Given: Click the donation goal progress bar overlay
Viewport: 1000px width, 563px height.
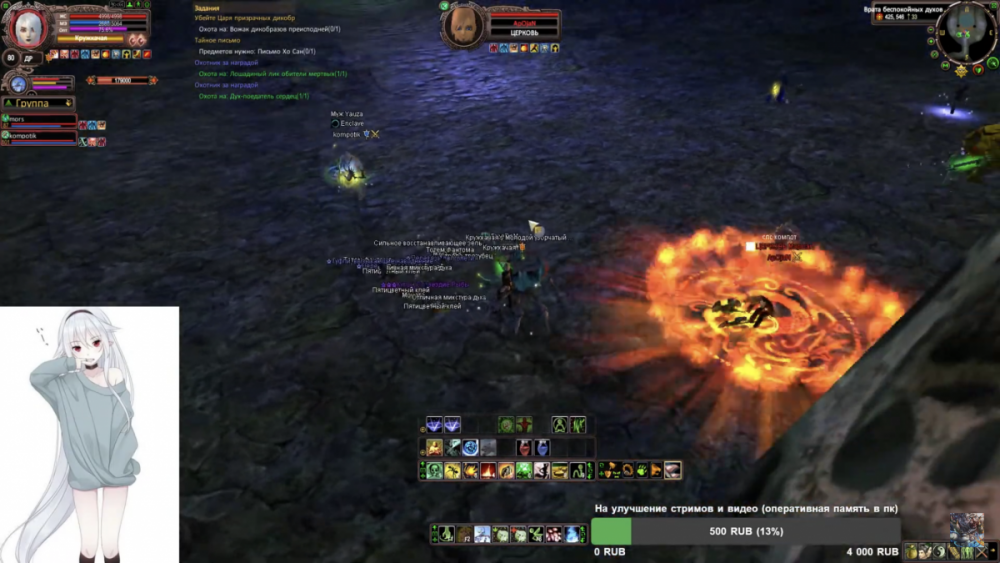Looking at the screenshot, I should pyautogui.click(x=745, y=531).
